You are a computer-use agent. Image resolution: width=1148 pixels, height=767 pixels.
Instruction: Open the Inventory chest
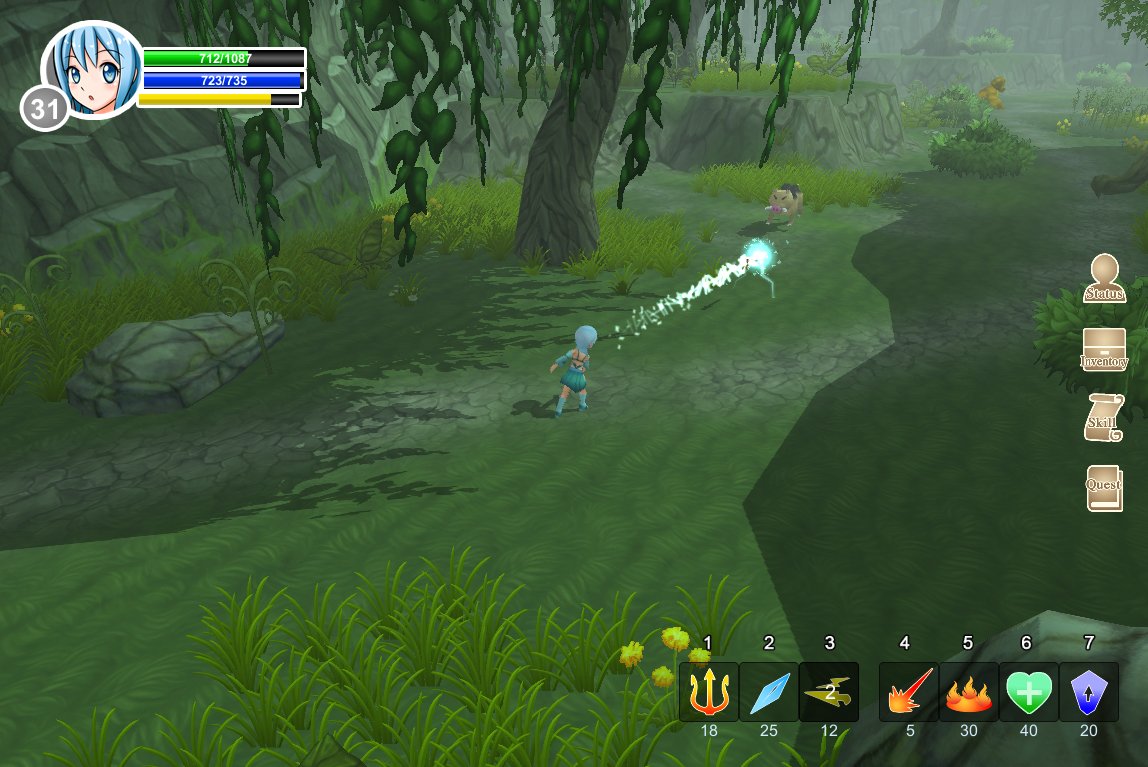1104,351
